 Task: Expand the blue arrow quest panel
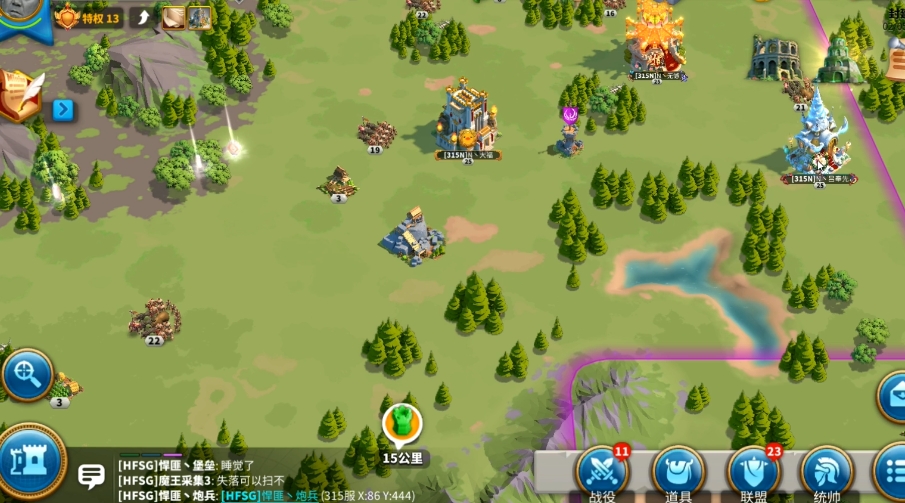click(64, 109)
